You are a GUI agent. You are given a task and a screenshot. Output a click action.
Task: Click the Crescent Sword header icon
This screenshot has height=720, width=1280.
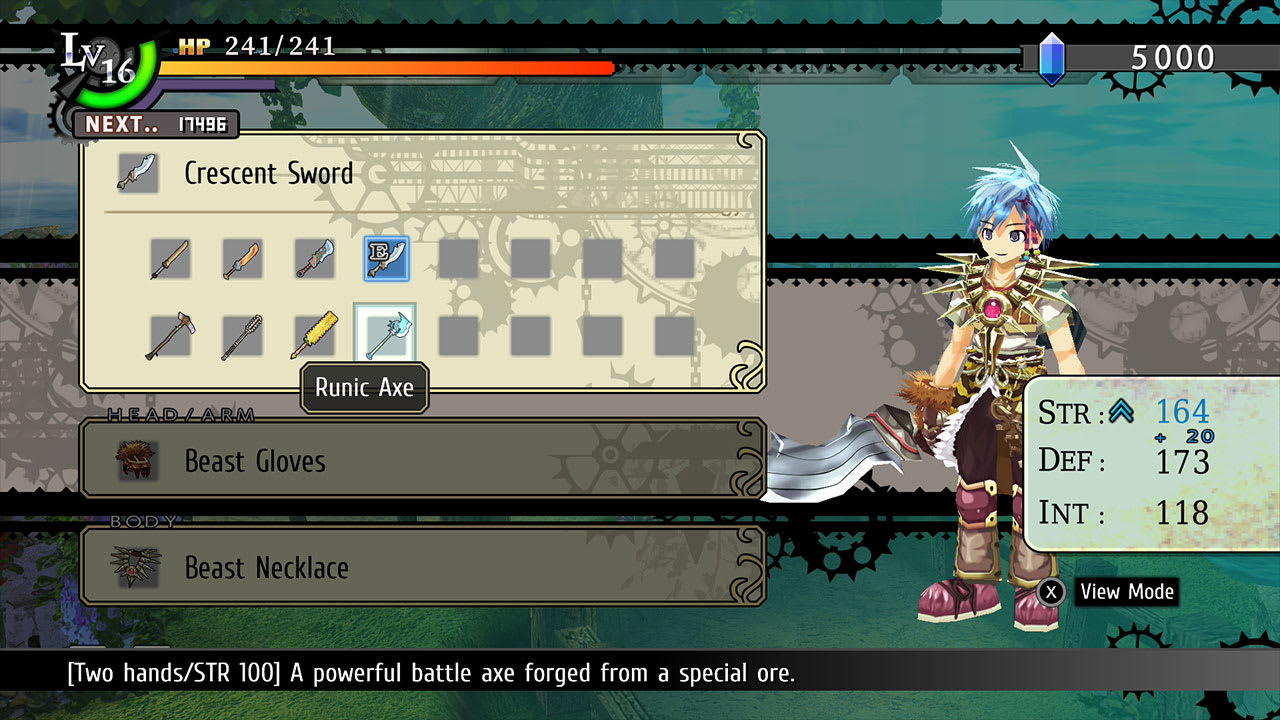click(137, 172)
